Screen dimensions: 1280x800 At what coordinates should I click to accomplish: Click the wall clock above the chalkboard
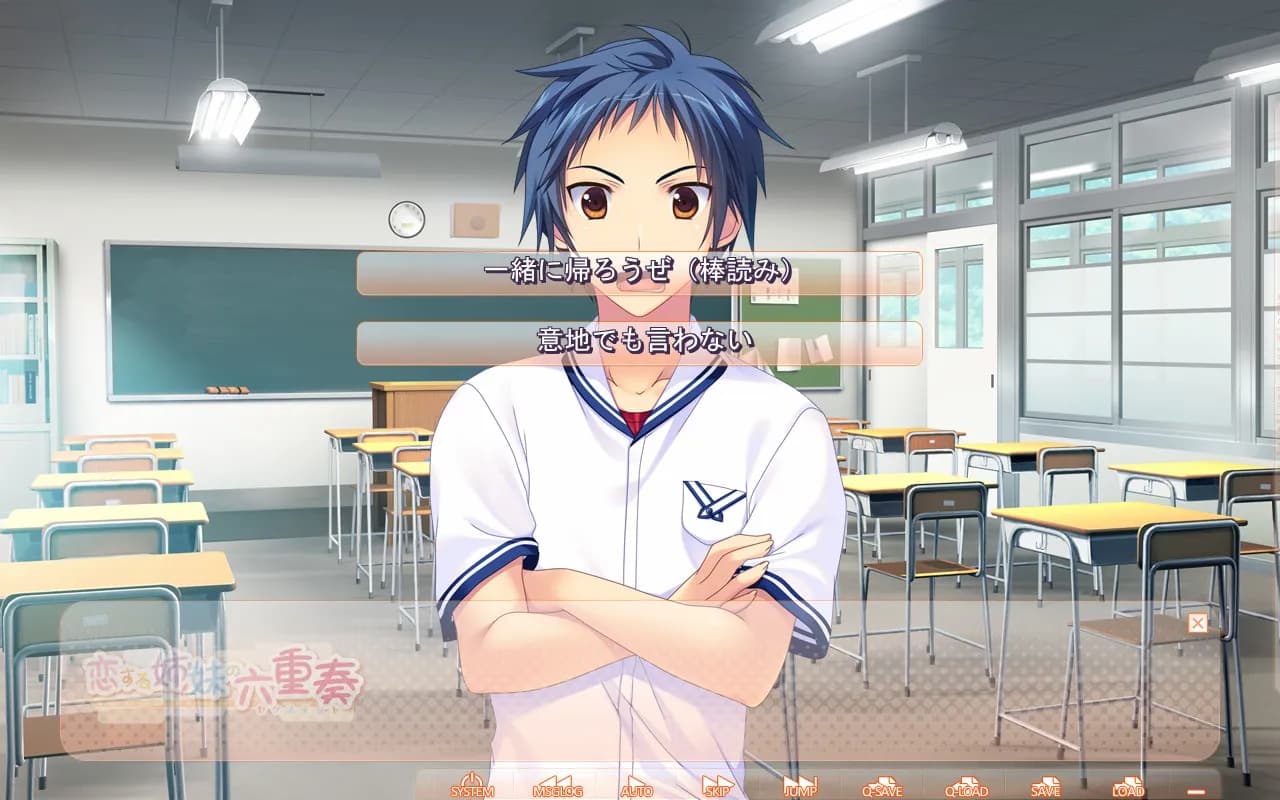pyautogui.click(x=409, y=219)
